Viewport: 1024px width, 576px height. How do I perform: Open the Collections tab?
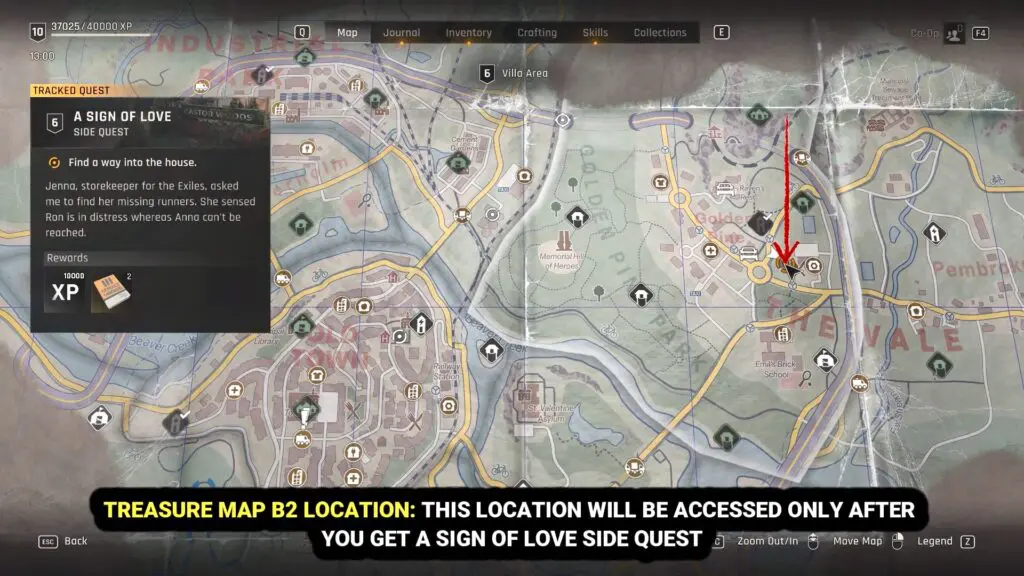pyautogui.click(x=660, y=32)
